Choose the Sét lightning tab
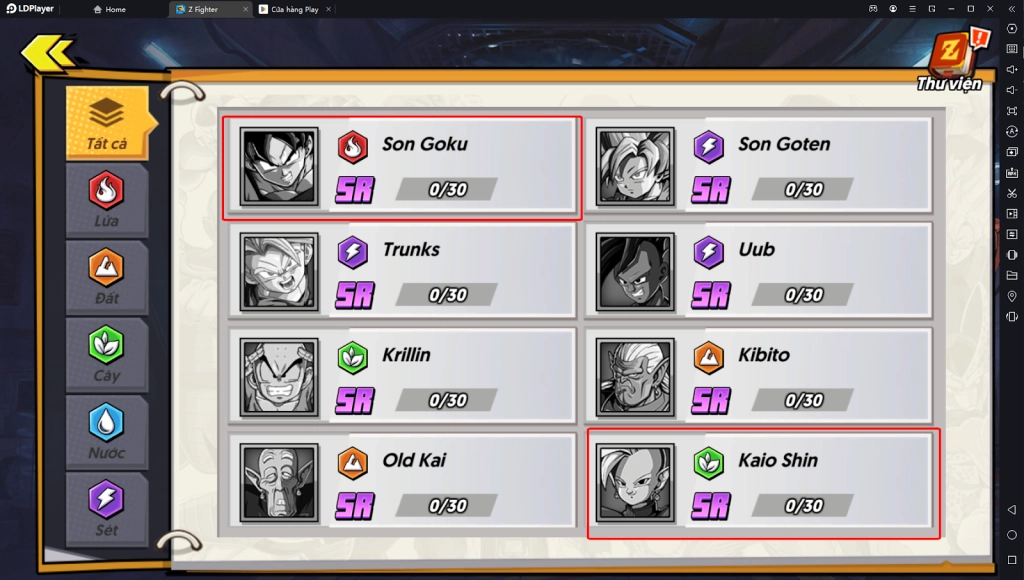The image size is (1024, 580). 106,508
